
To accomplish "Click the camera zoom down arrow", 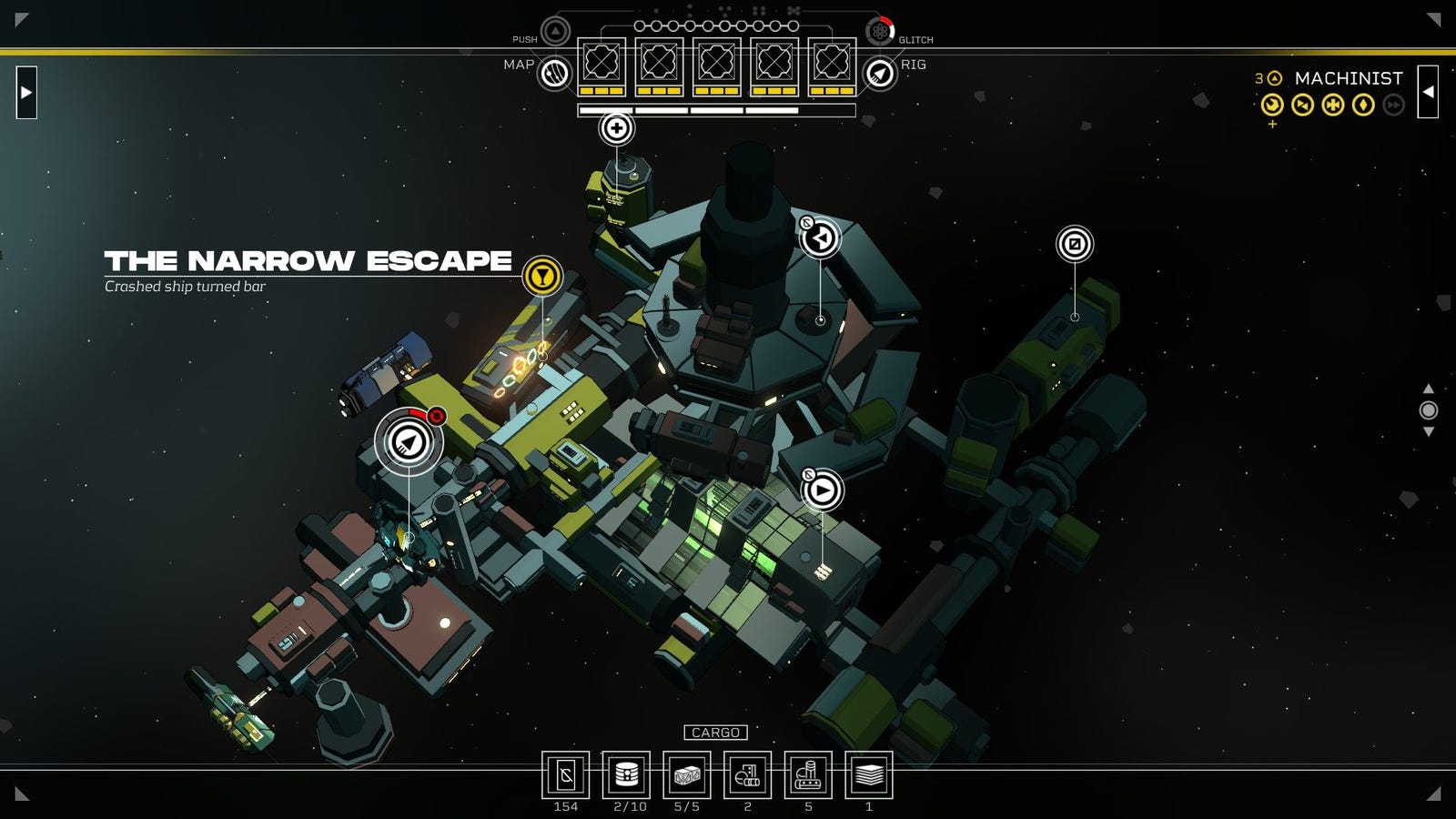I will [x=1429, y=432].
